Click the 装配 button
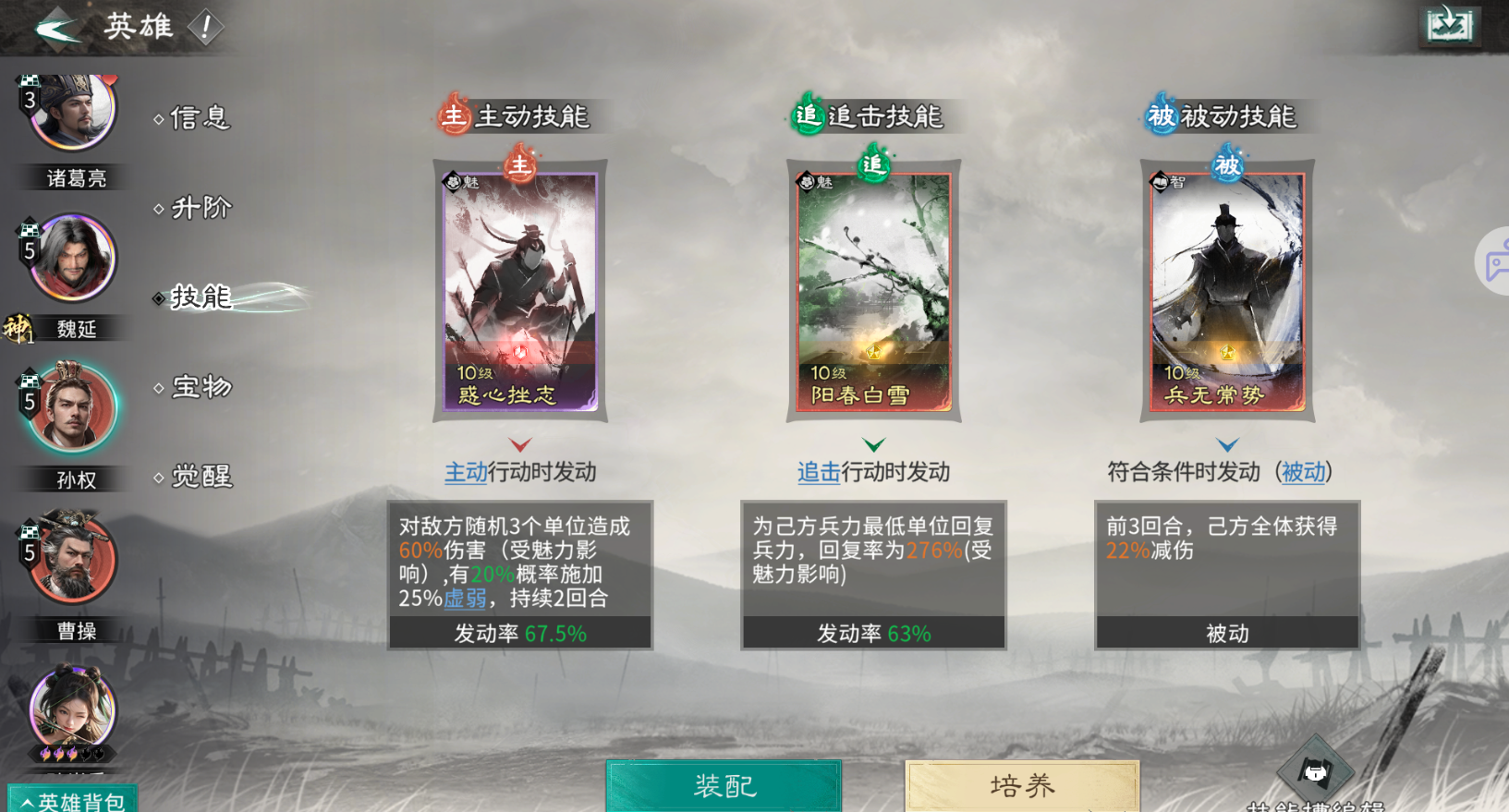This screenshot has width=1509, height=812. (724, 788)
